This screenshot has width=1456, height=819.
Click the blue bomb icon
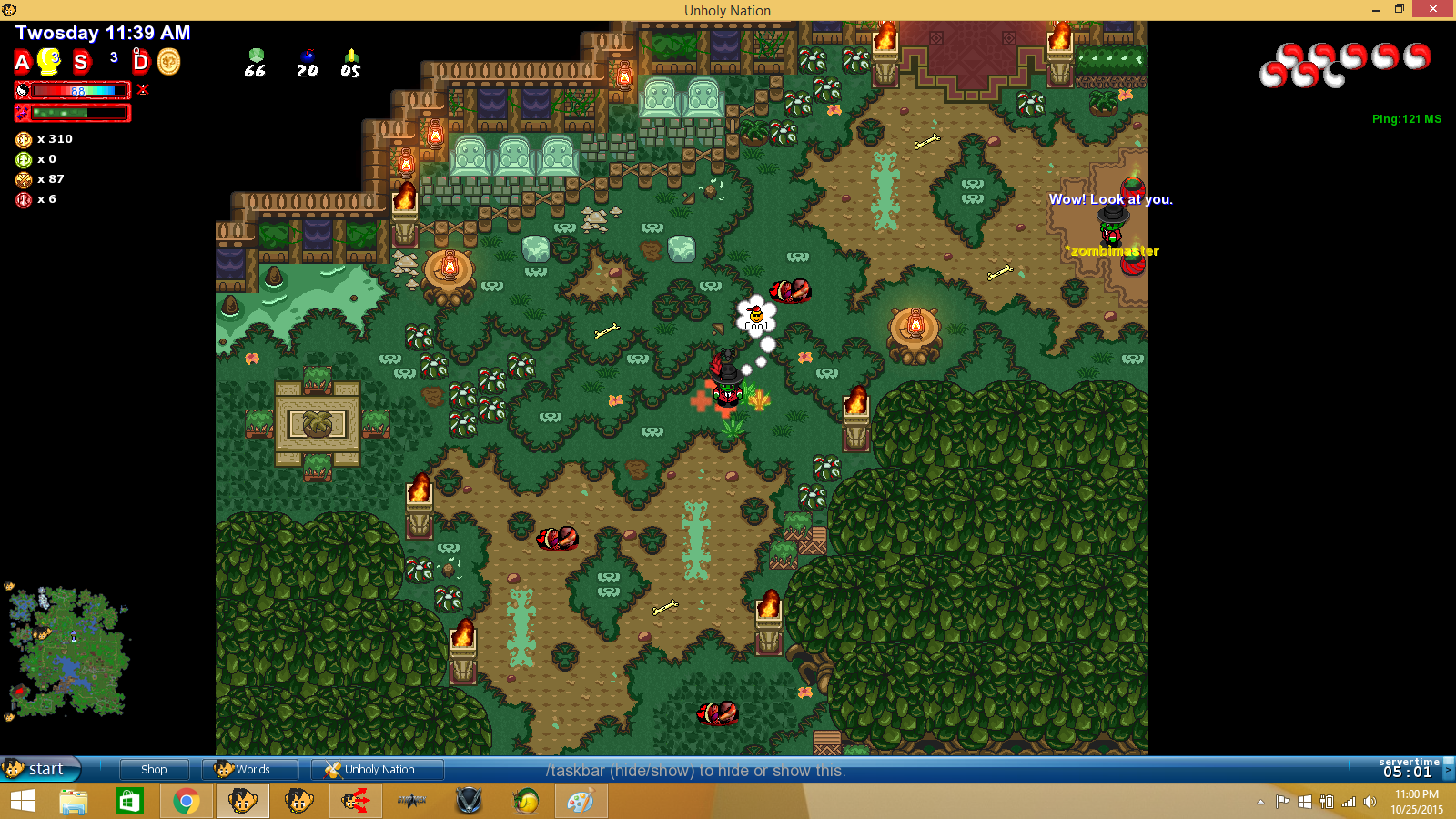308,56
